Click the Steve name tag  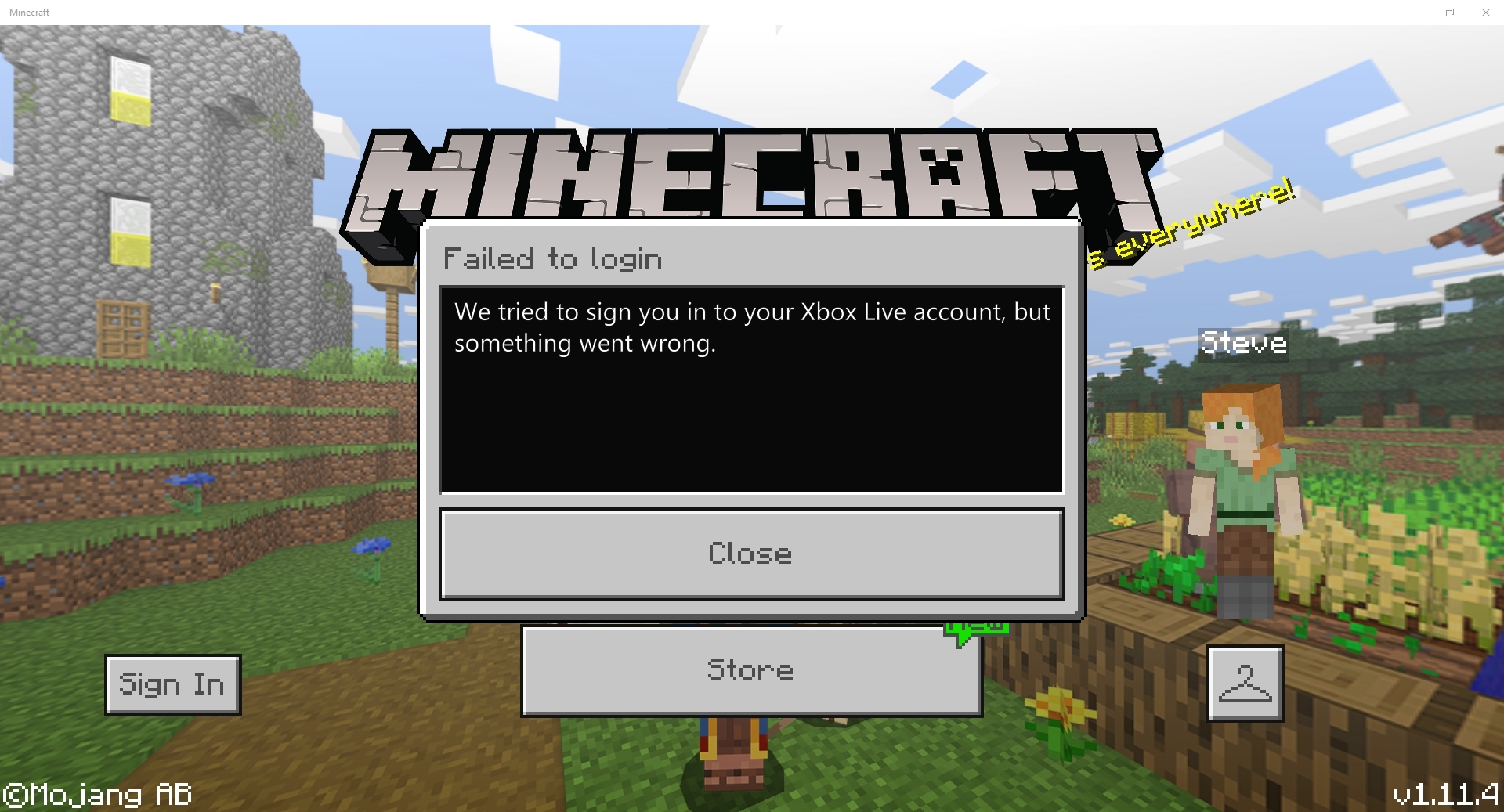1242,342
